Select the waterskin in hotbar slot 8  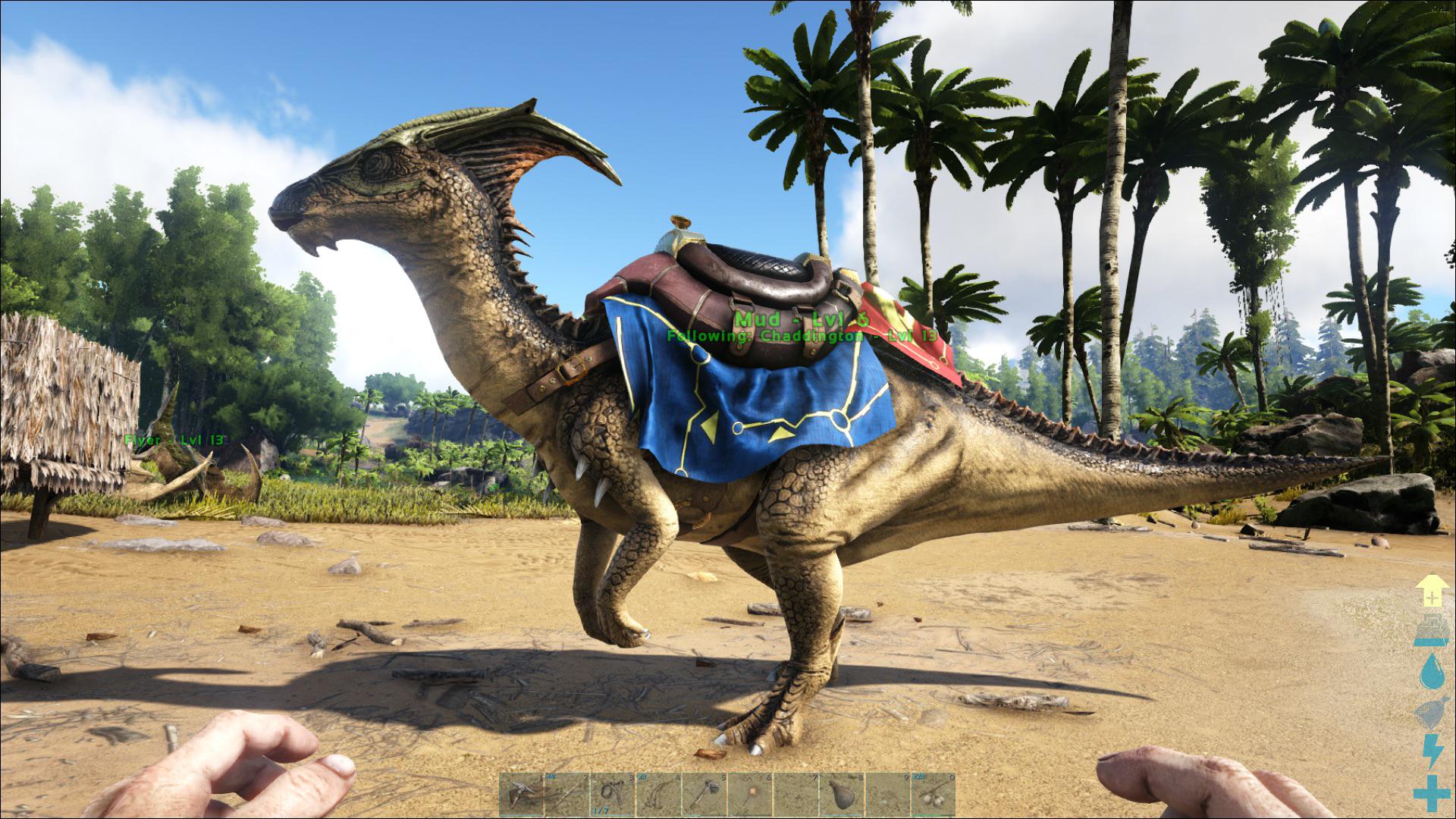click(839, 796)
